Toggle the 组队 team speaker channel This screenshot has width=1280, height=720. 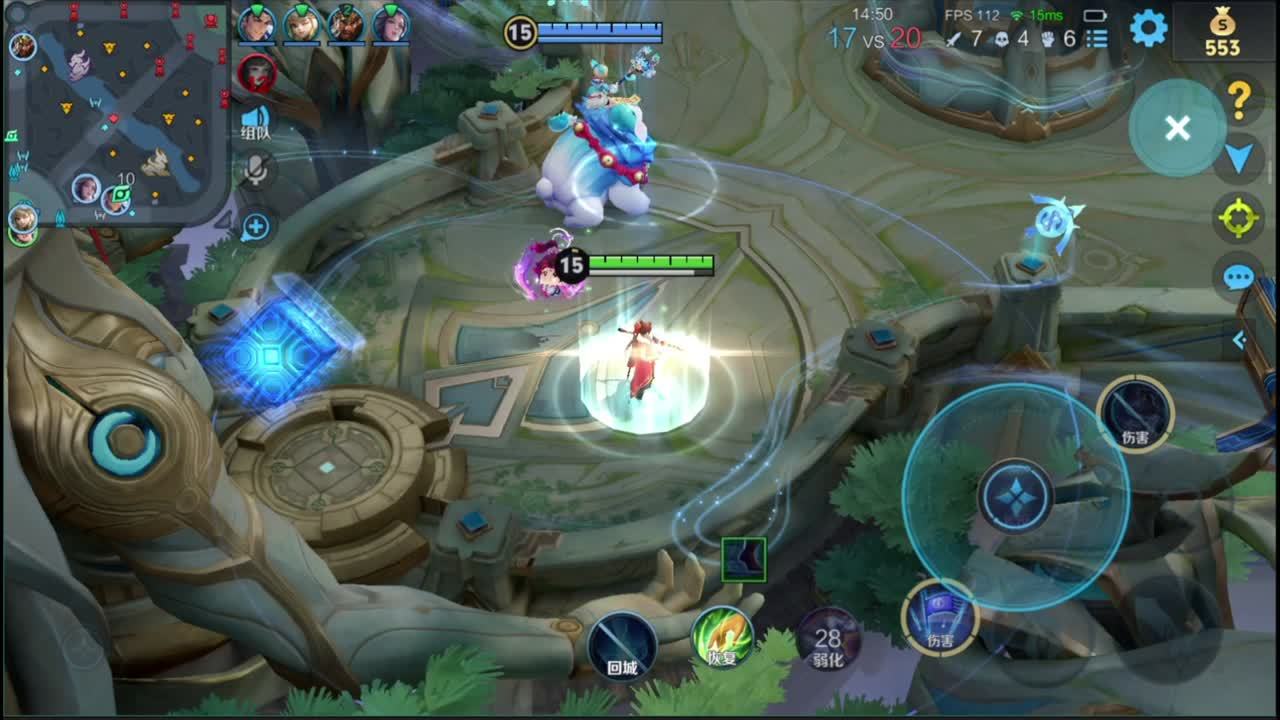256,122
